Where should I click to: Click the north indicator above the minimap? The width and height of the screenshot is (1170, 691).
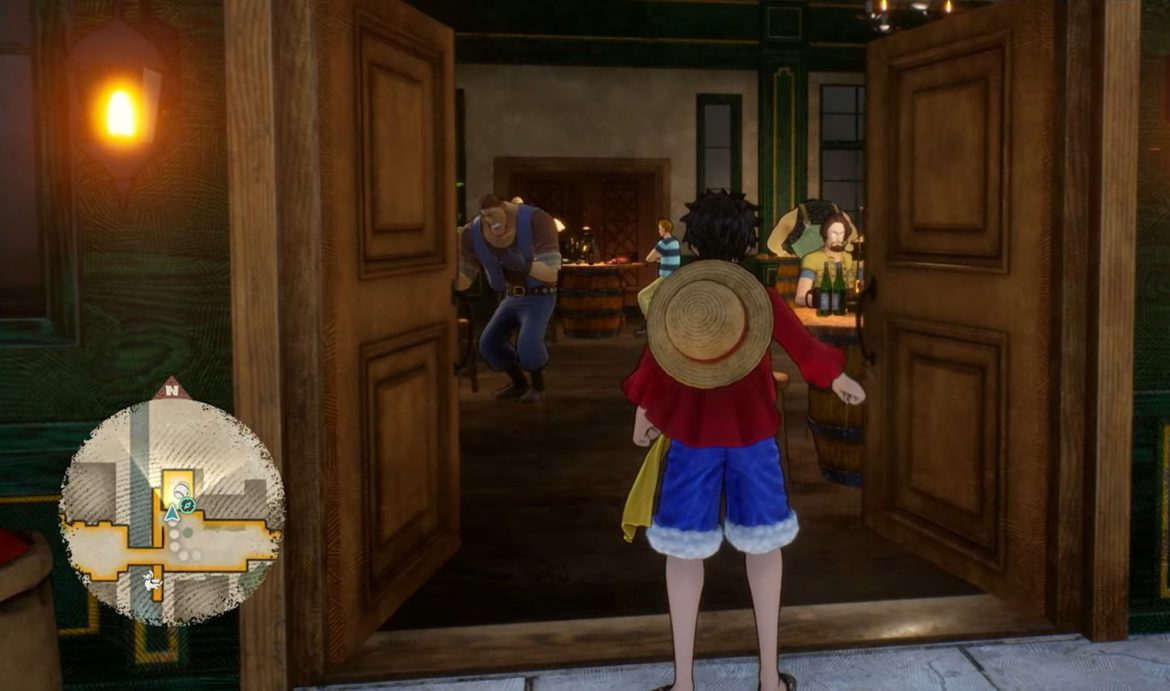point(172,389)
